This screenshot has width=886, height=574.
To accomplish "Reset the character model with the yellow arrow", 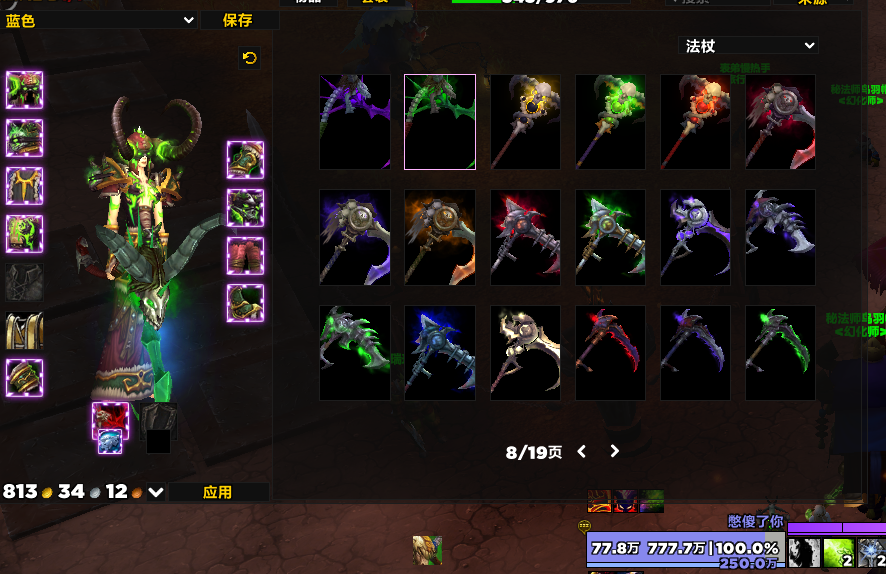I will pos(249,58).
